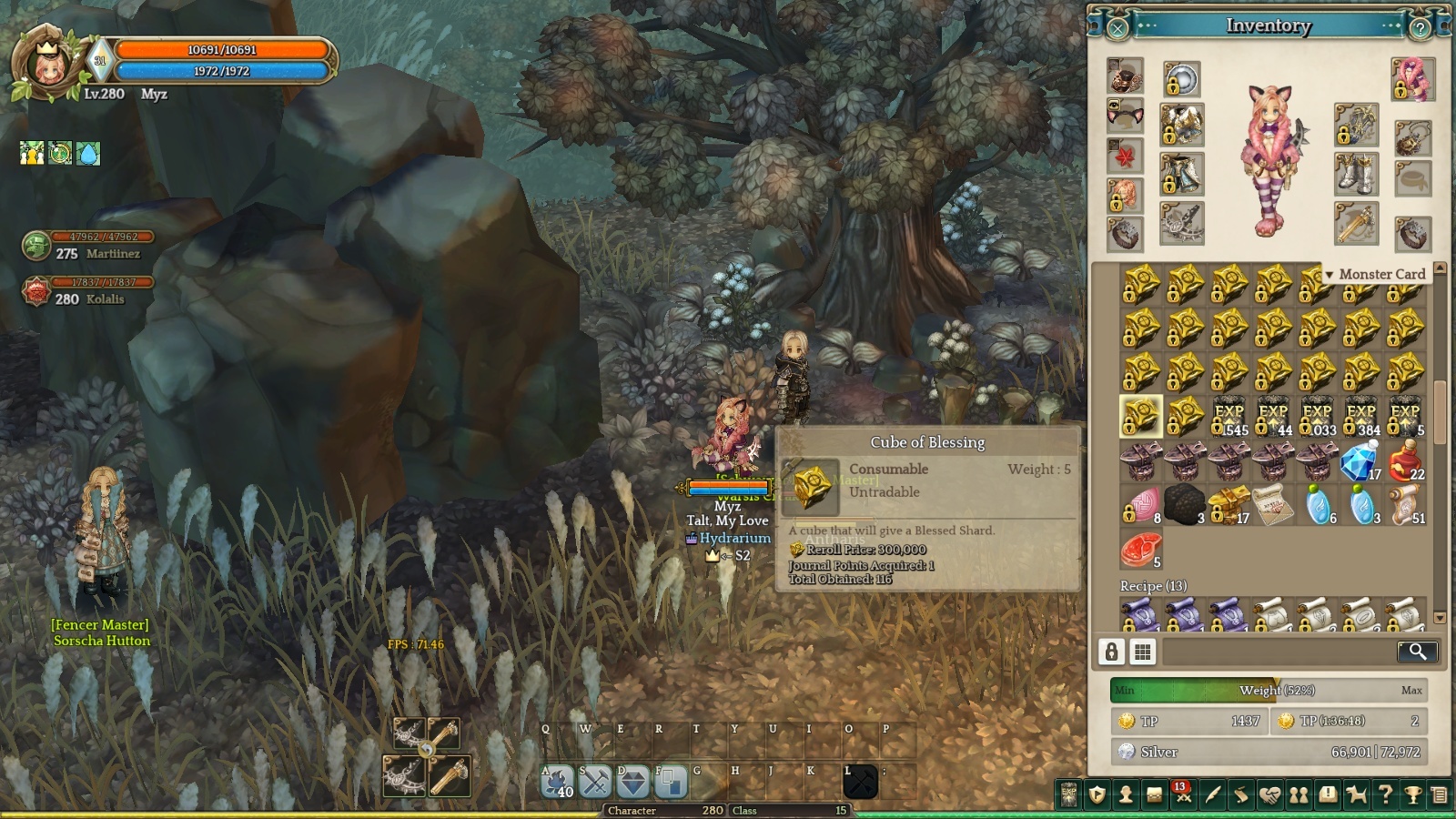Open the trophy achievements menu icon
Screen dimensions: 1456x819
click(1413, 795)
